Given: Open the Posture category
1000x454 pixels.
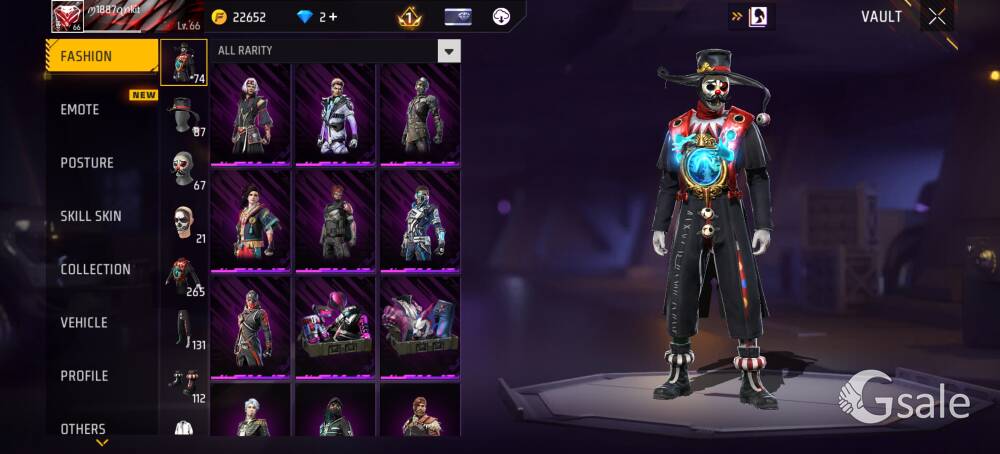Looking at the screenshot, I should tap(87, 162).
